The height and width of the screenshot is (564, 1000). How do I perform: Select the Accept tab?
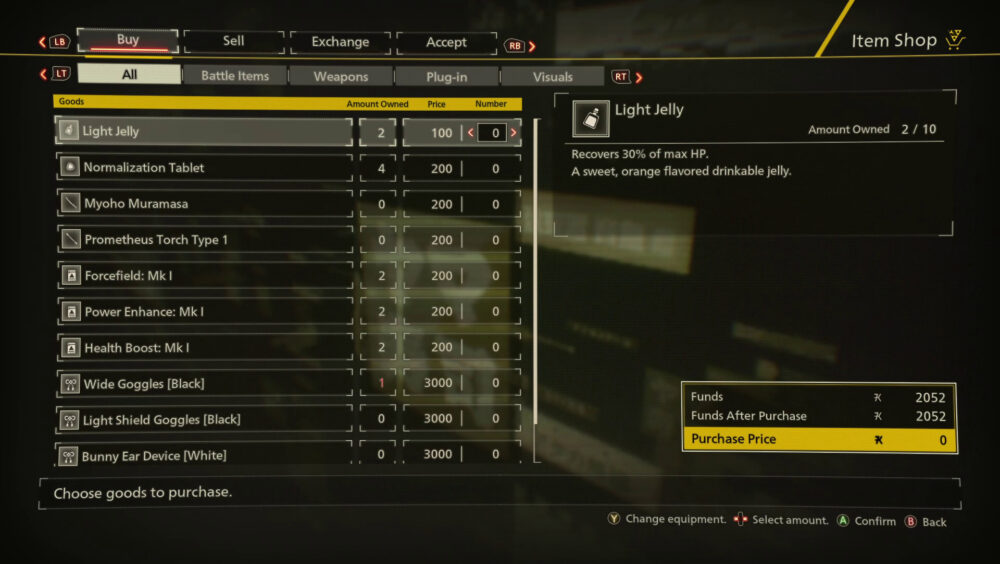pos(446,42)
